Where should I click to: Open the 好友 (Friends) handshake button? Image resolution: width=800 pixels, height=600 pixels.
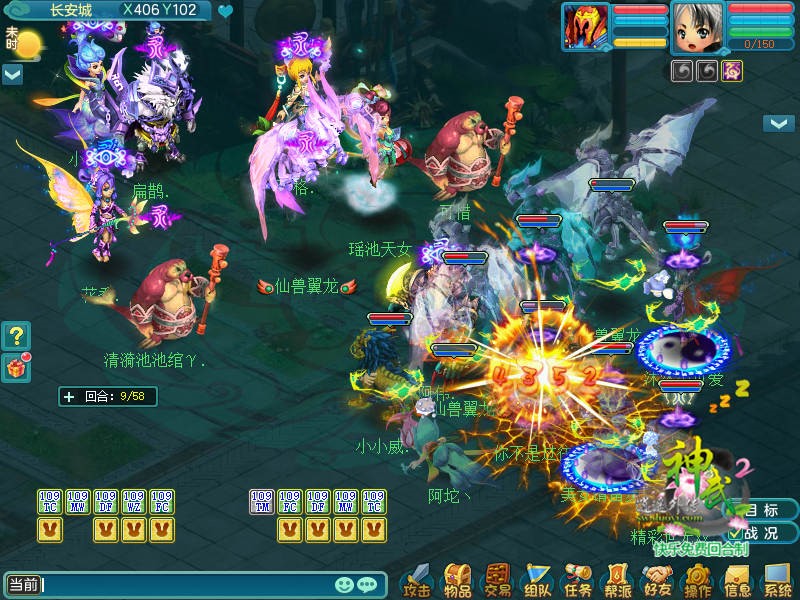coord(657,578)
